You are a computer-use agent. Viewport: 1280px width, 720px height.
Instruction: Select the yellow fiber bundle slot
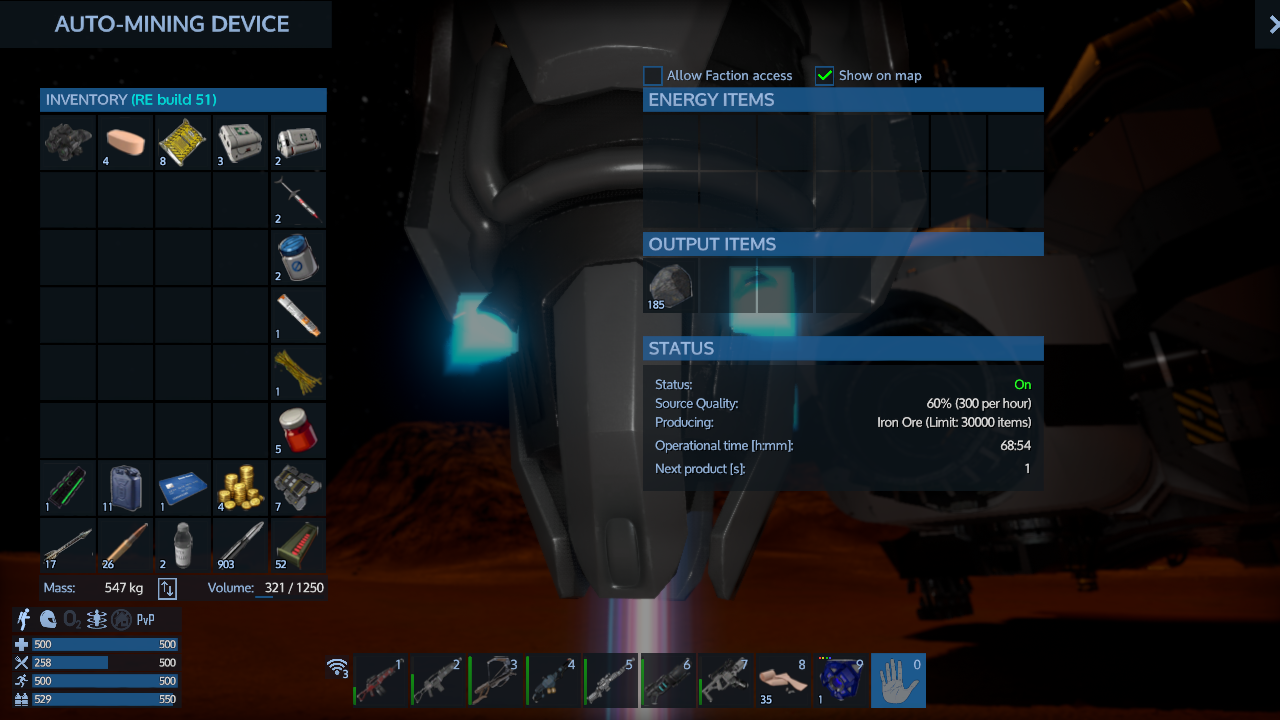298,372
